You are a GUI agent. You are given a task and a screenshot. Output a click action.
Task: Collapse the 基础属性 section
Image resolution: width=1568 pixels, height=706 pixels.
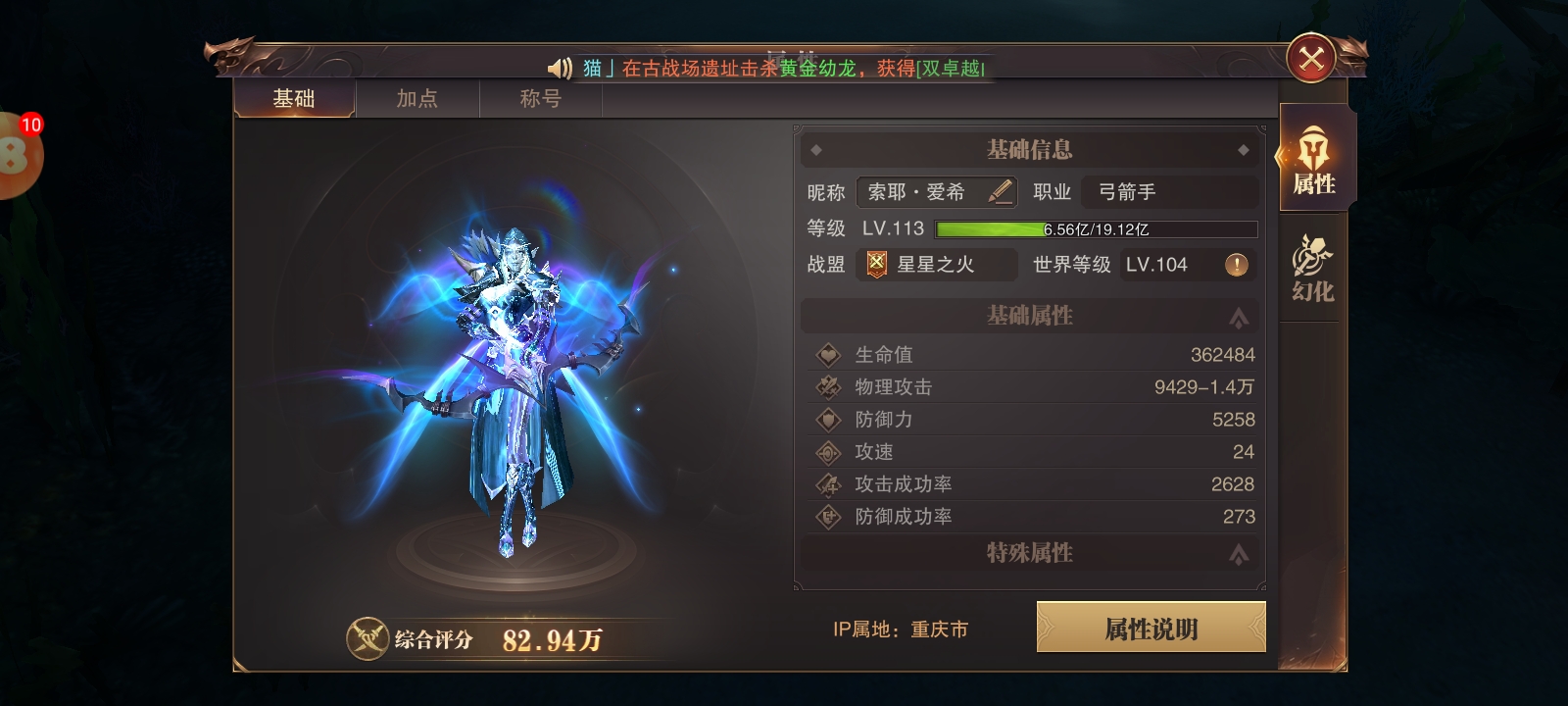pos(1239,317)
